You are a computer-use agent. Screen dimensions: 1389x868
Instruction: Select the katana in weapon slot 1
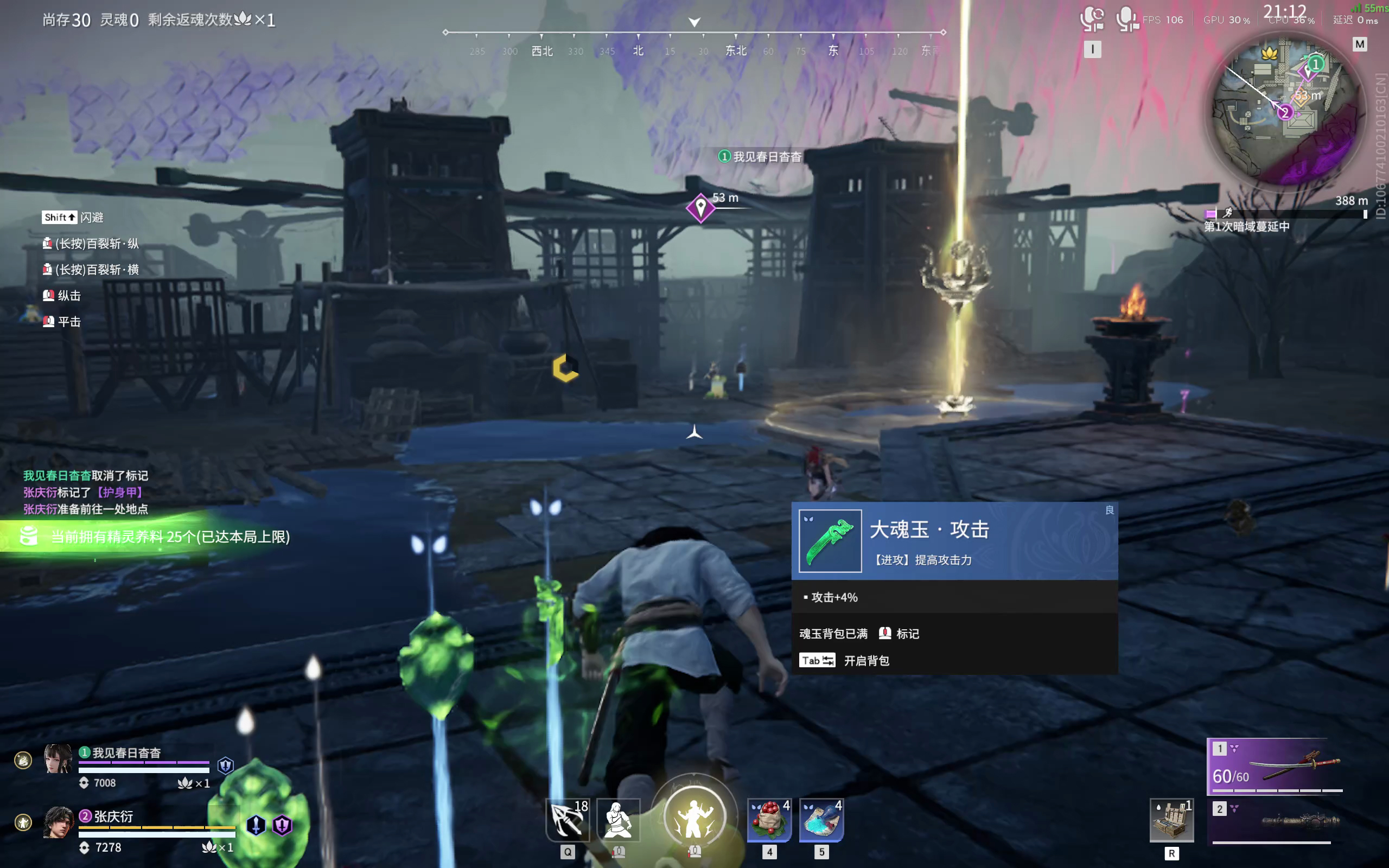coord(1276,766)
